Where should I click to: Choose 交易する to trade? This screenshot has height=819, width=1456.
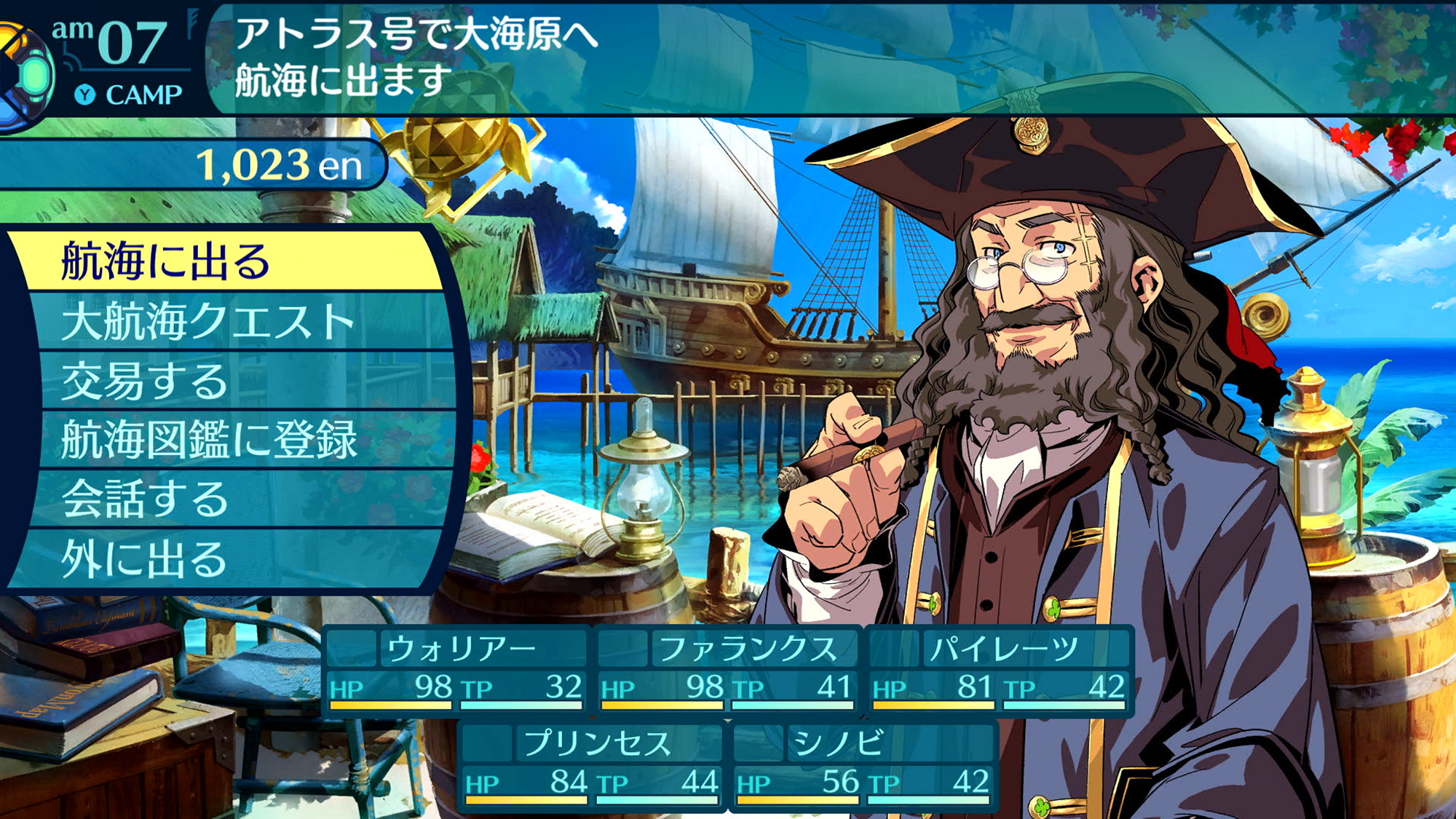pos(233,381)
